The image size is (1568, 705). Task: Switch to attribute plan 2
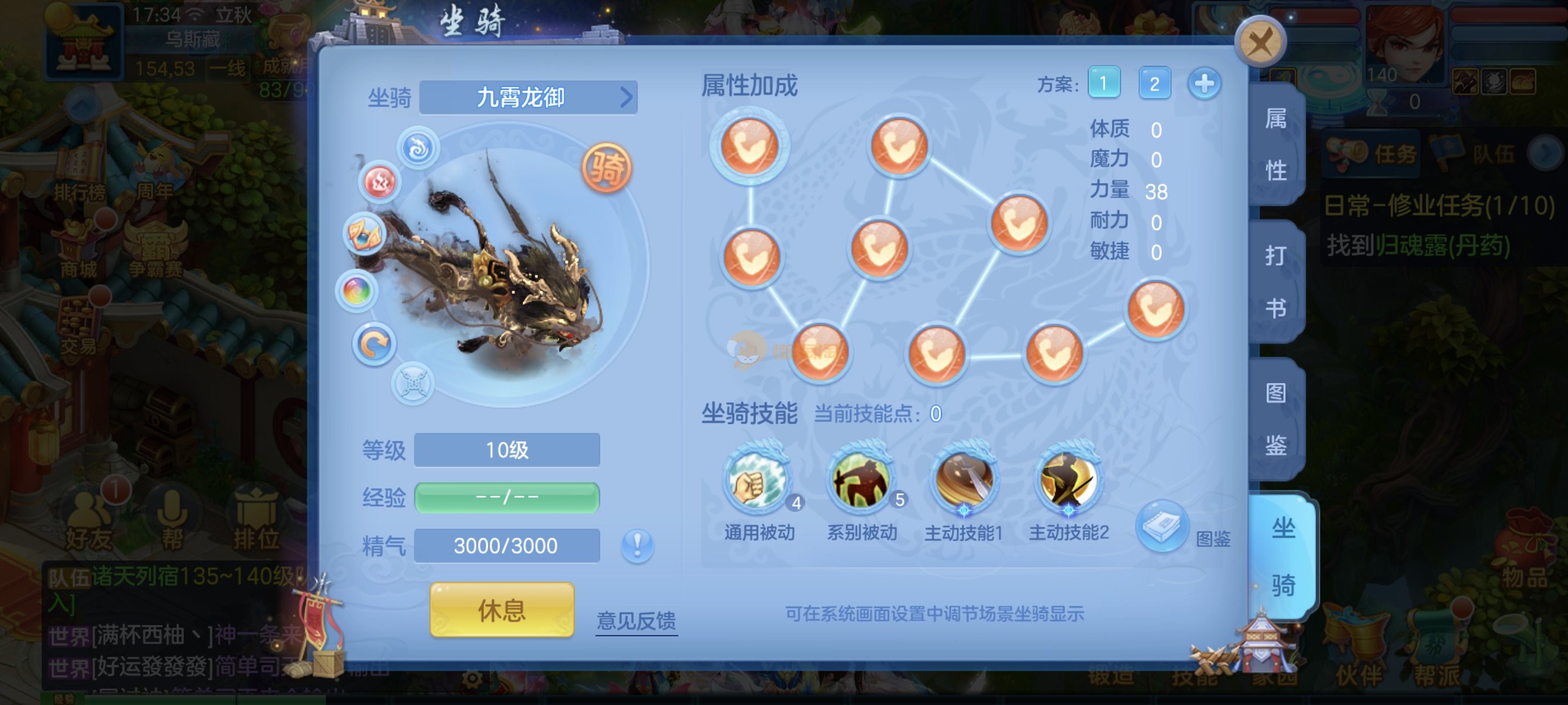pyautogui.click(x=1154, y=83)
